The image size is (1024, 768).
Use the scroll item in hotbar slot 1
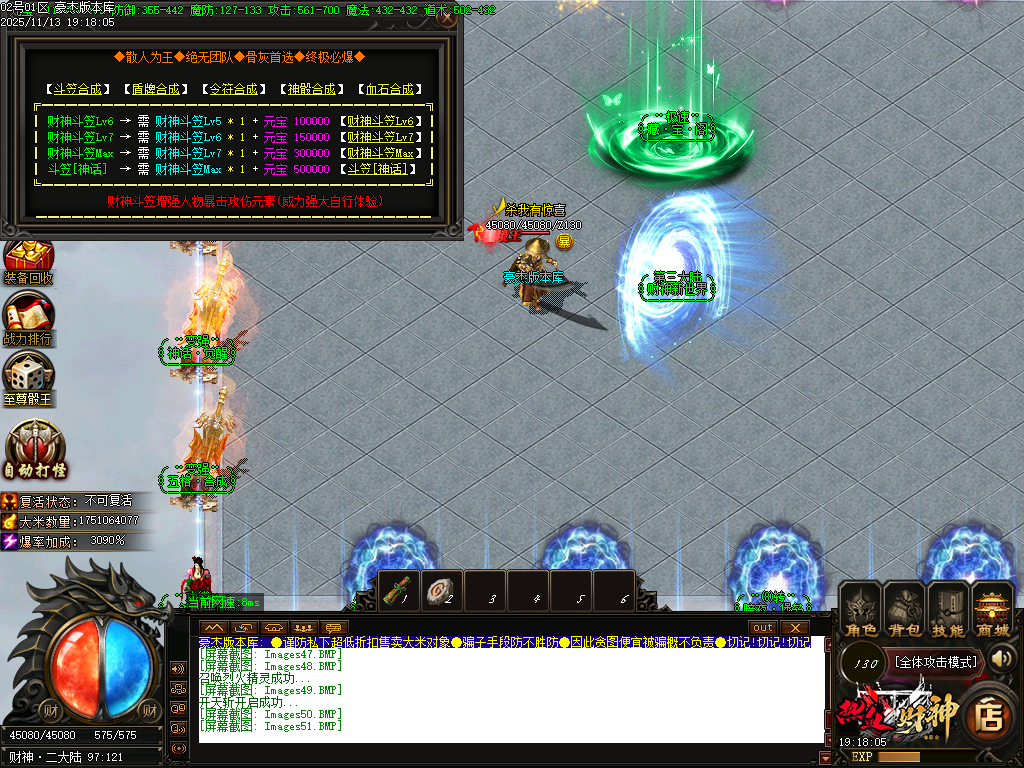coord(399,590)
